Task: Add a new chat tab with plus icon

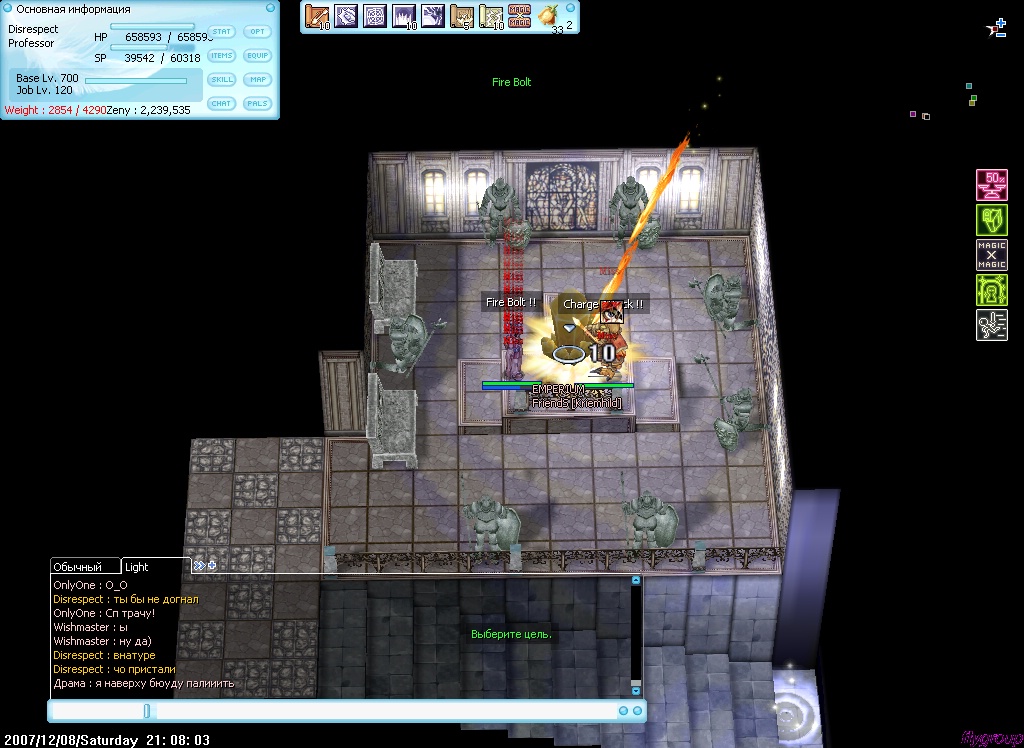Action: (x=212, y=565)
